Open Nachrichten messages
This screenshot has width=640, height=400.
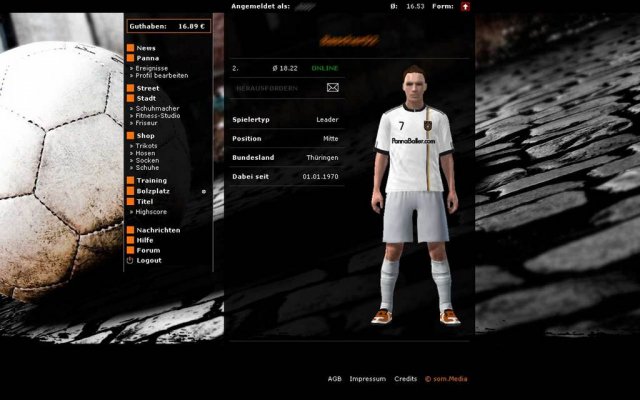pyautogui.click(x=158, y=230)
